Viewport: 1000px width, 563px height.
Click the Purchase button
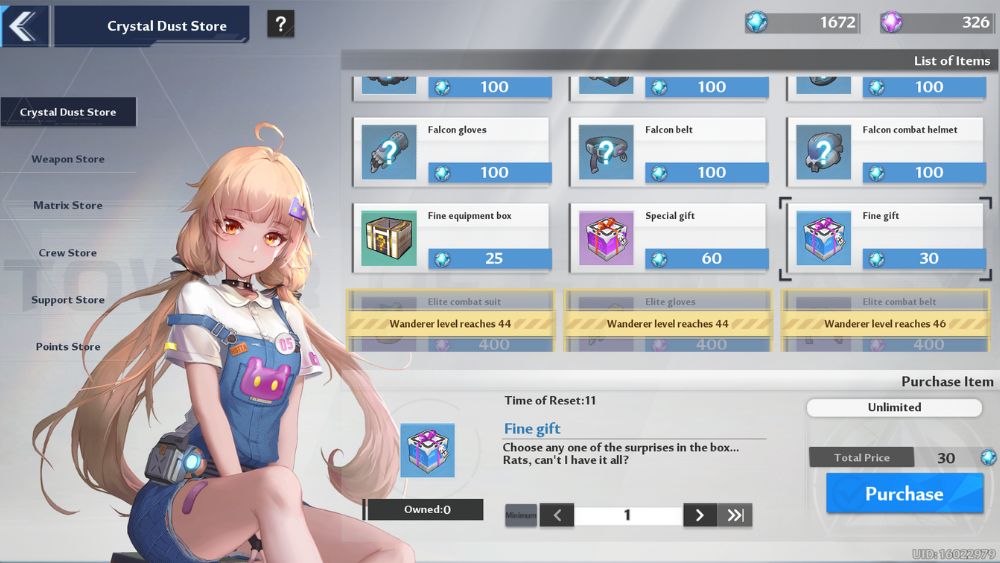904,494
